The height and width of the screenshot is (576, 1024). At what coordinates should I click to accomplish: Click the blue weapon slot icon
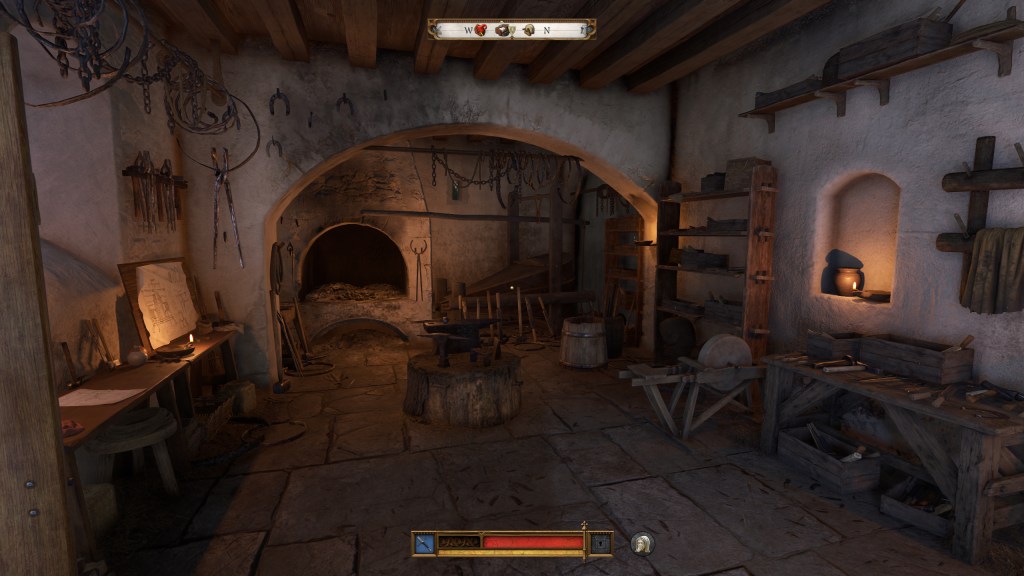coord(424,543)
